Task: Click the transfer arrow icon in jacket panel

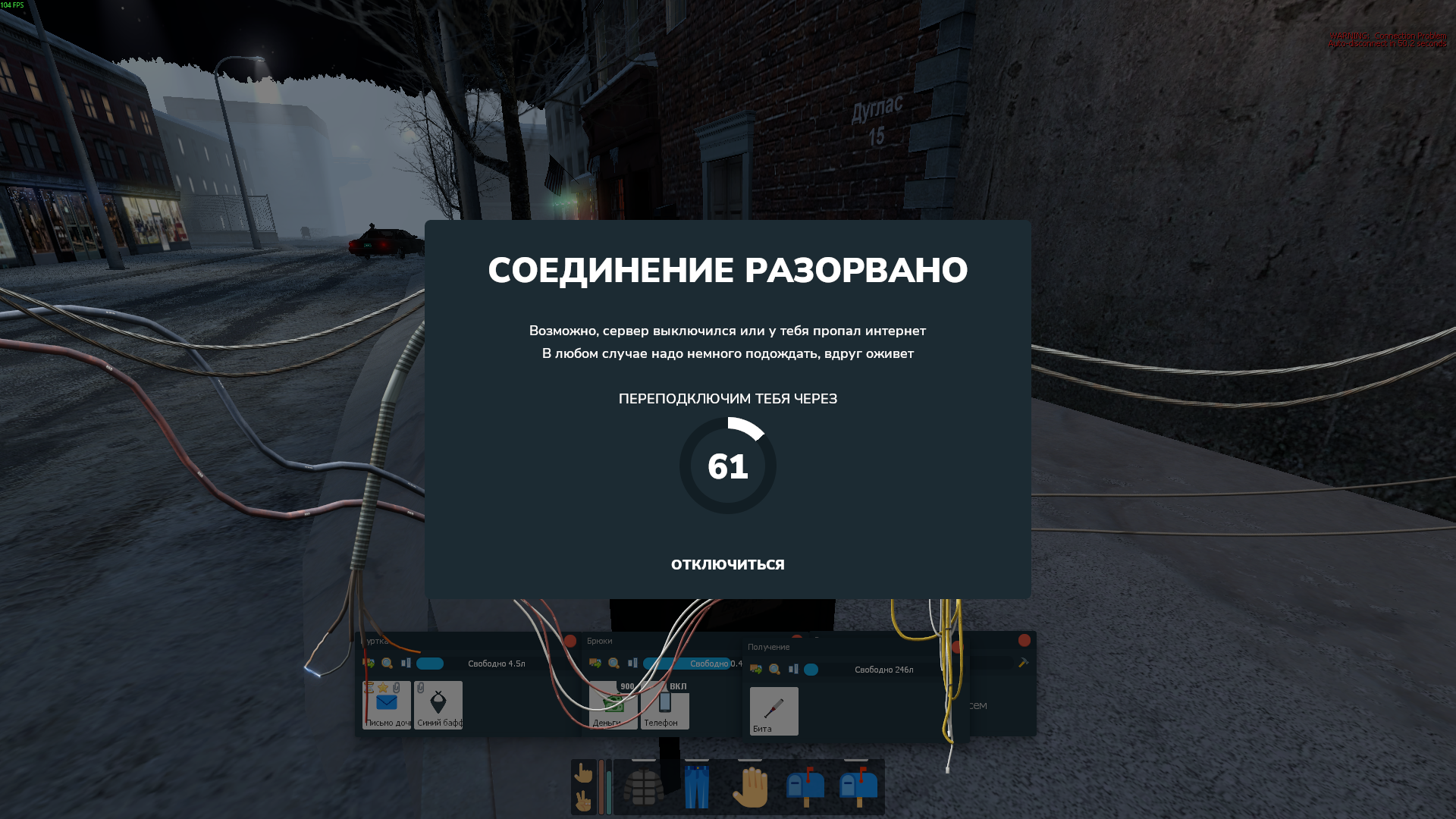Action: [x=369, y=664]
